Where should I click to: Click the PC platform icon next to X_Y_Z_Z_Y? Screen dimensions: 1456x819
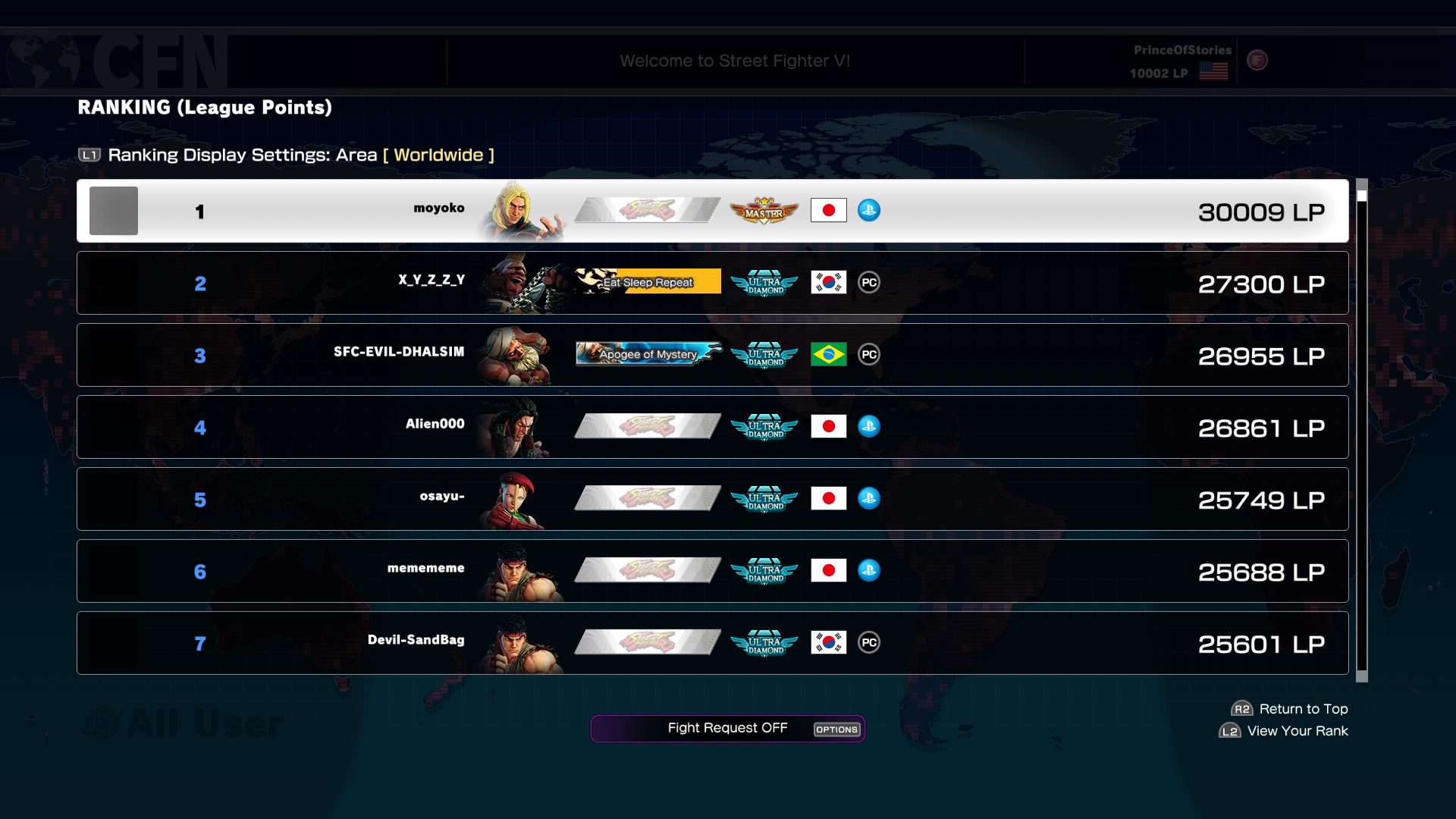pyautogui.click(x=870, y=282)
